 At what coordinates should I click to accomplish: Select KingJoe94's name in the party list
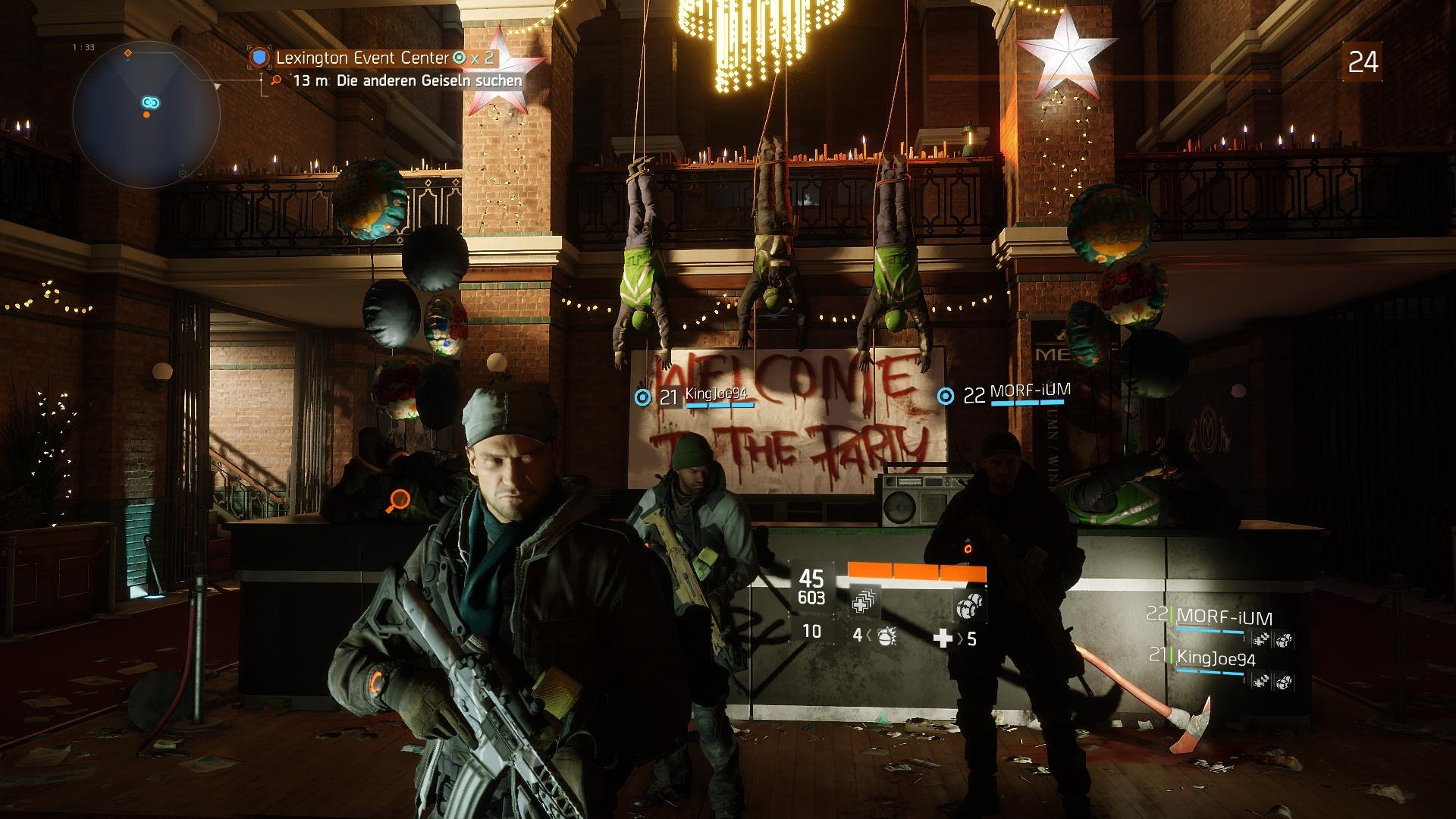tap(1218, 657)
